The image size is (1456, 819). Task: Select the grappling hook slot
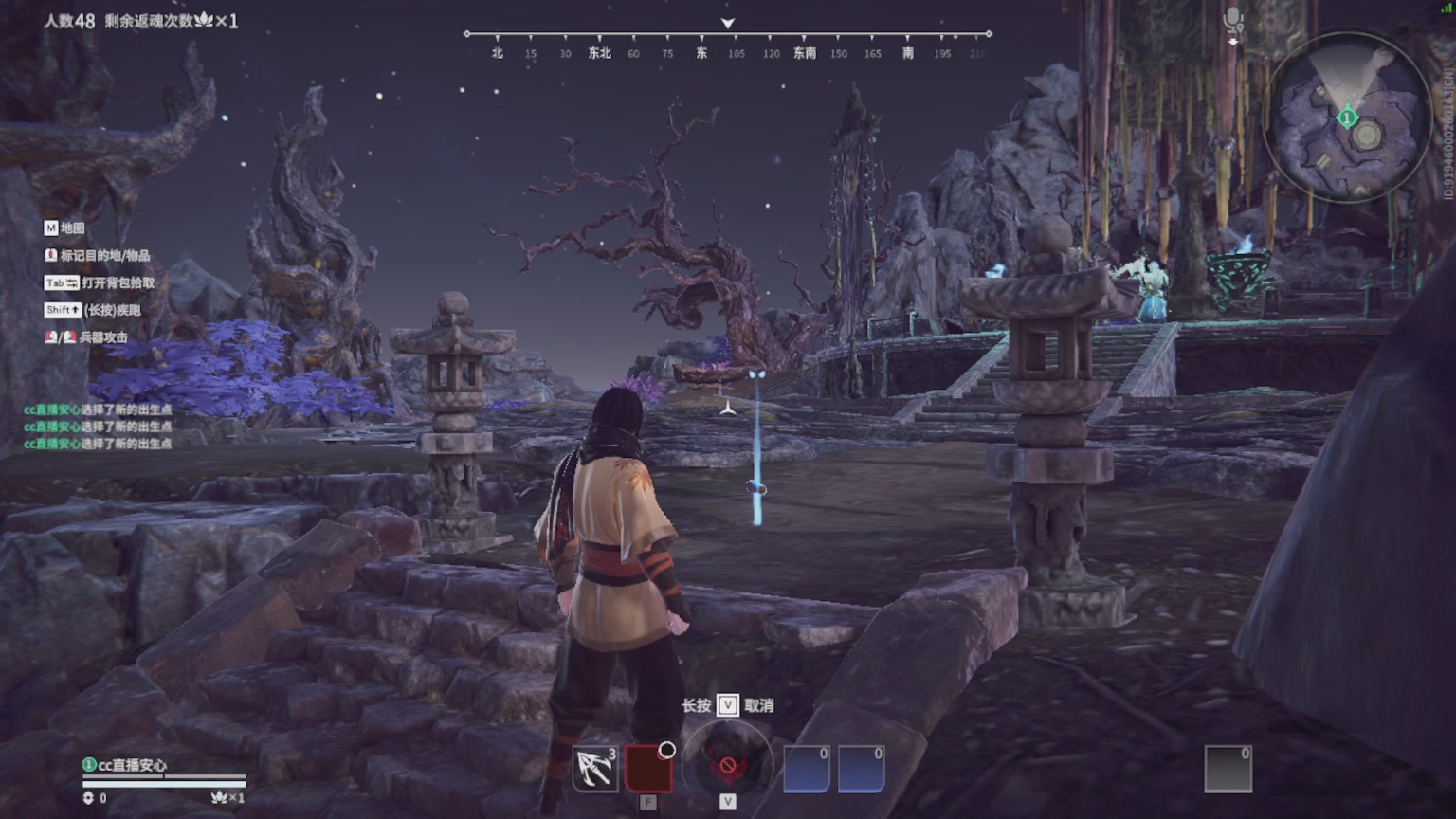coord(595,769)
